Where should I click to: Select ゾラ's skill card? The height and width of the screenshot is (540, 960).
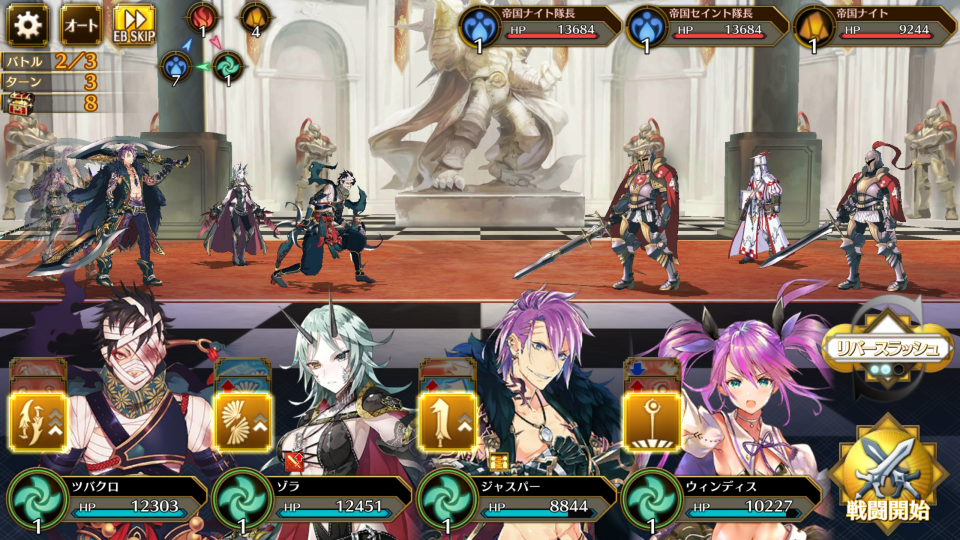tap(243, 420)
